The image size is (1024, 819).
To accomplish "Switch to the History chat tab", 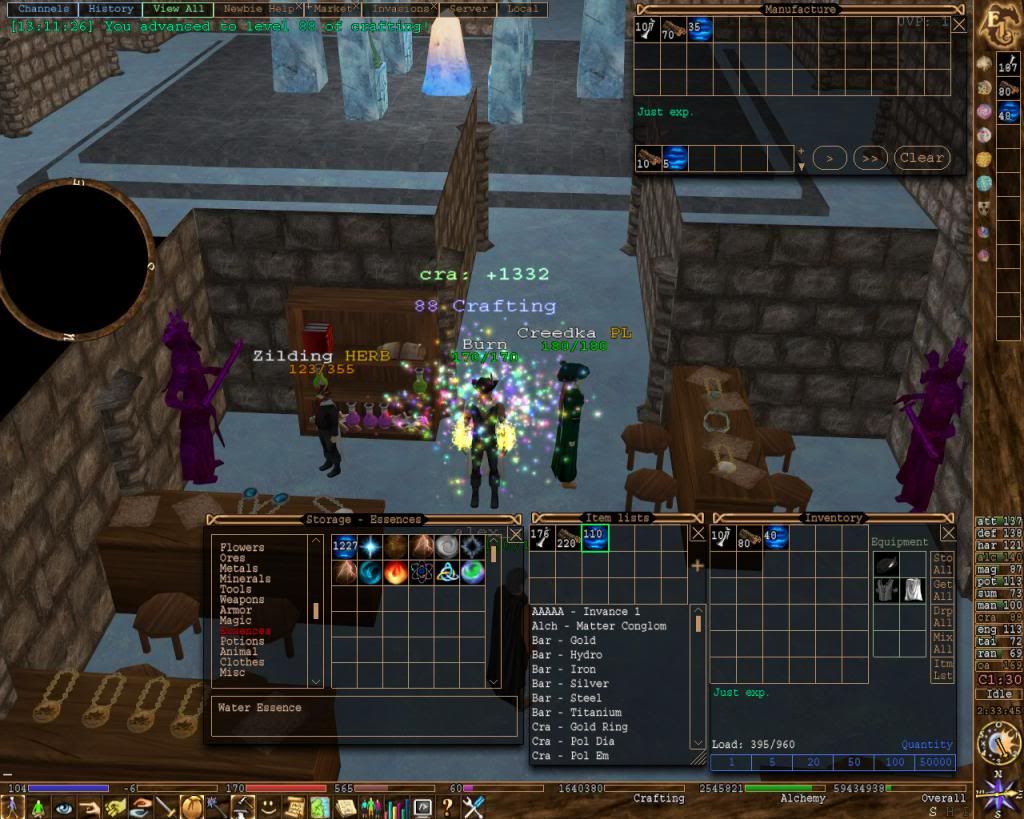I will click(x=109, y=9).
